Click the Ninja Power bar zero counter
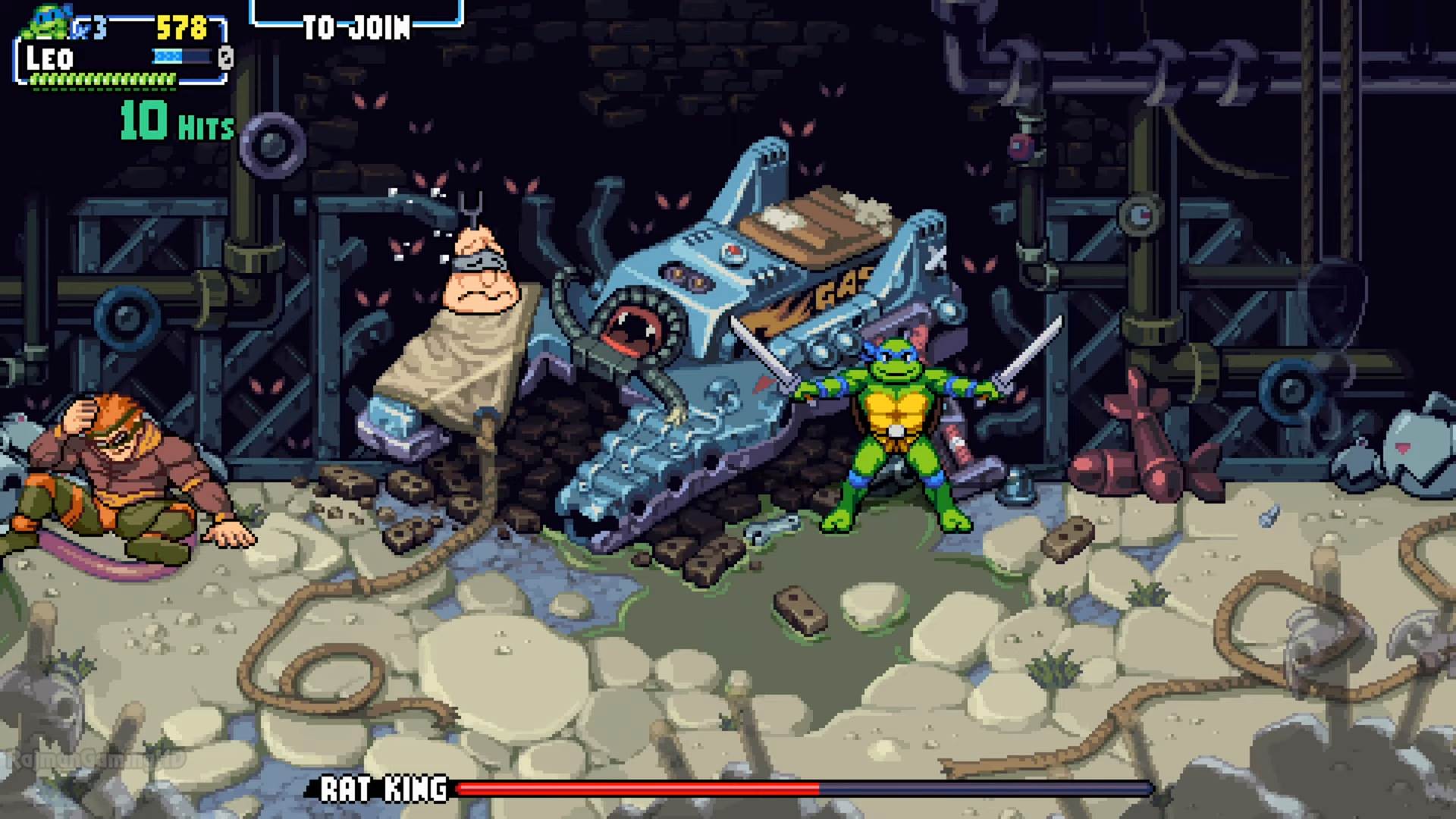The width and height of the screenshot is (1456, 819). click(224, 55)
